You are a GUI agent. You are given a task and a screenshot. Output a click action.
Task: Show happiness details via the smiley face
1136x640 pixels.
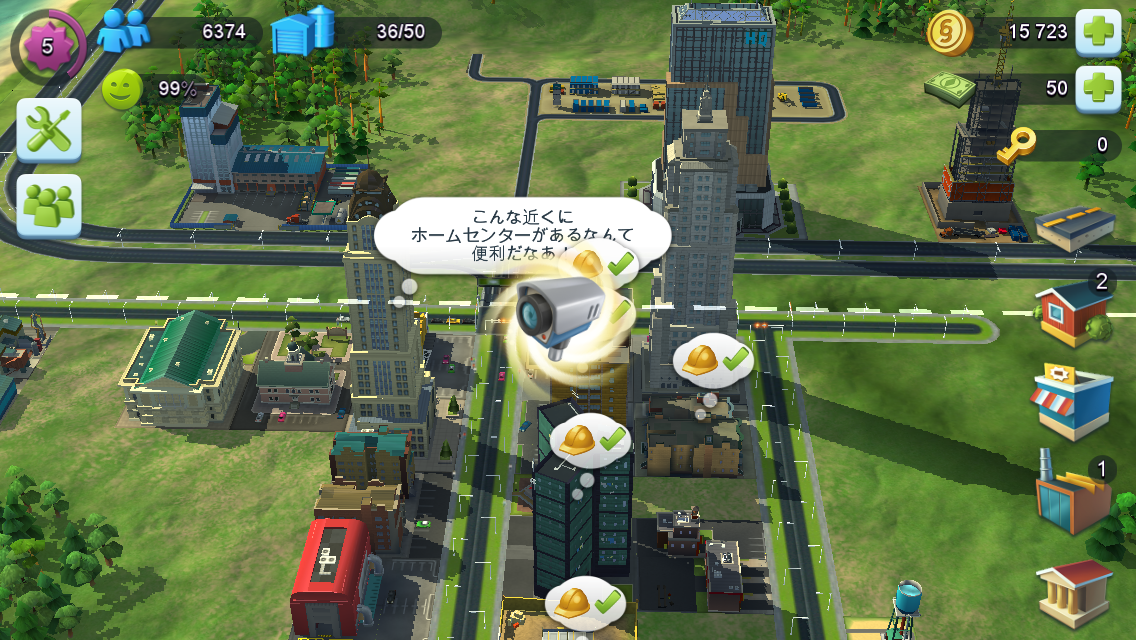[122, 89]
